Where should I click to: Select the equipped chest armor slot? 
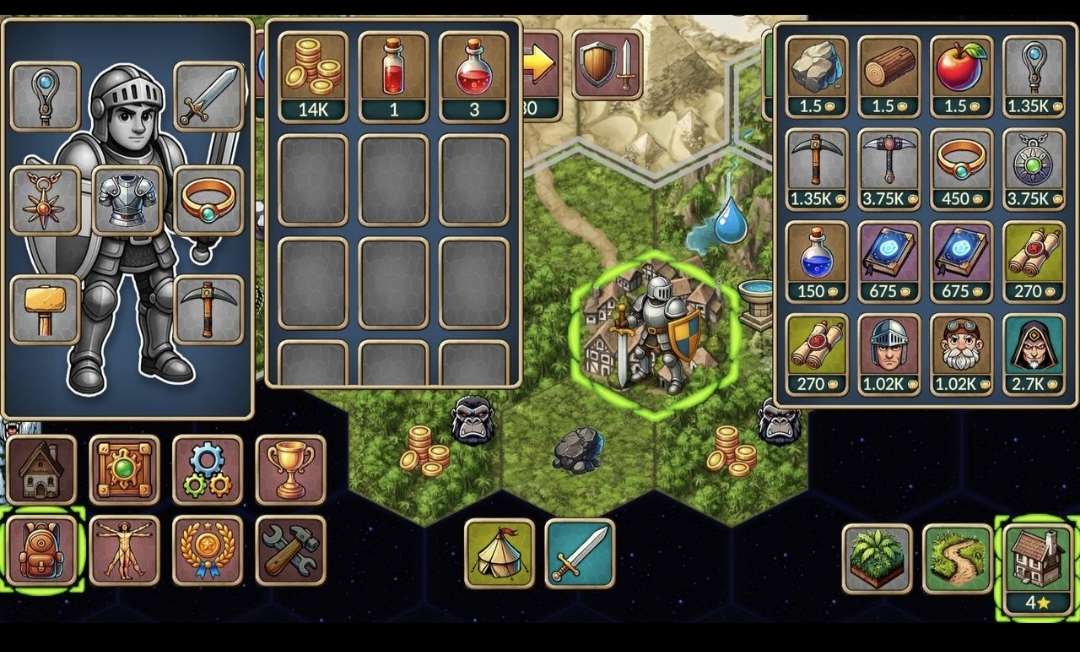click(127, 199)
